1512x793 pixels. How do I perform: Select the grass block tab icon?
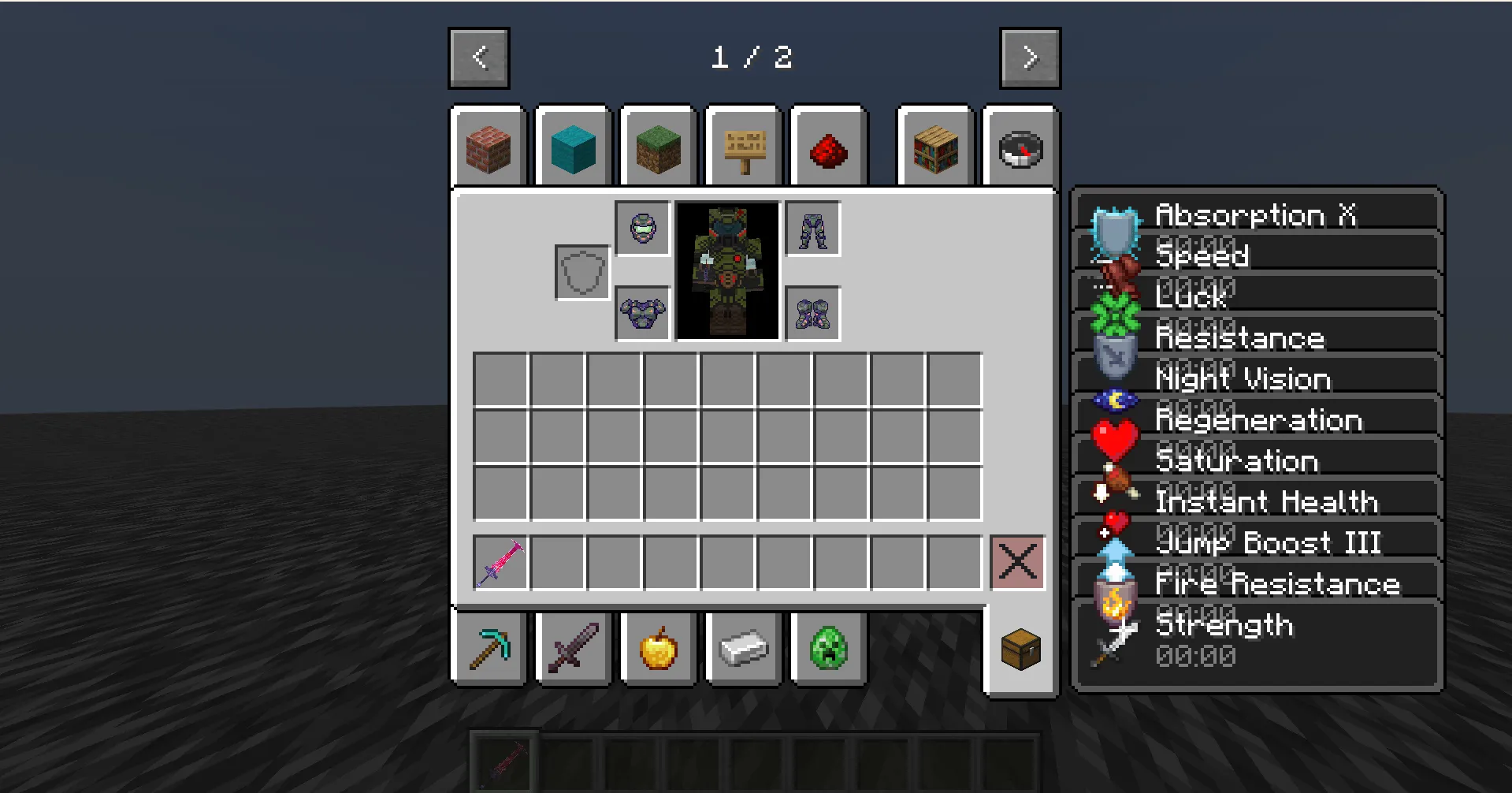click(x=658, y=147)
